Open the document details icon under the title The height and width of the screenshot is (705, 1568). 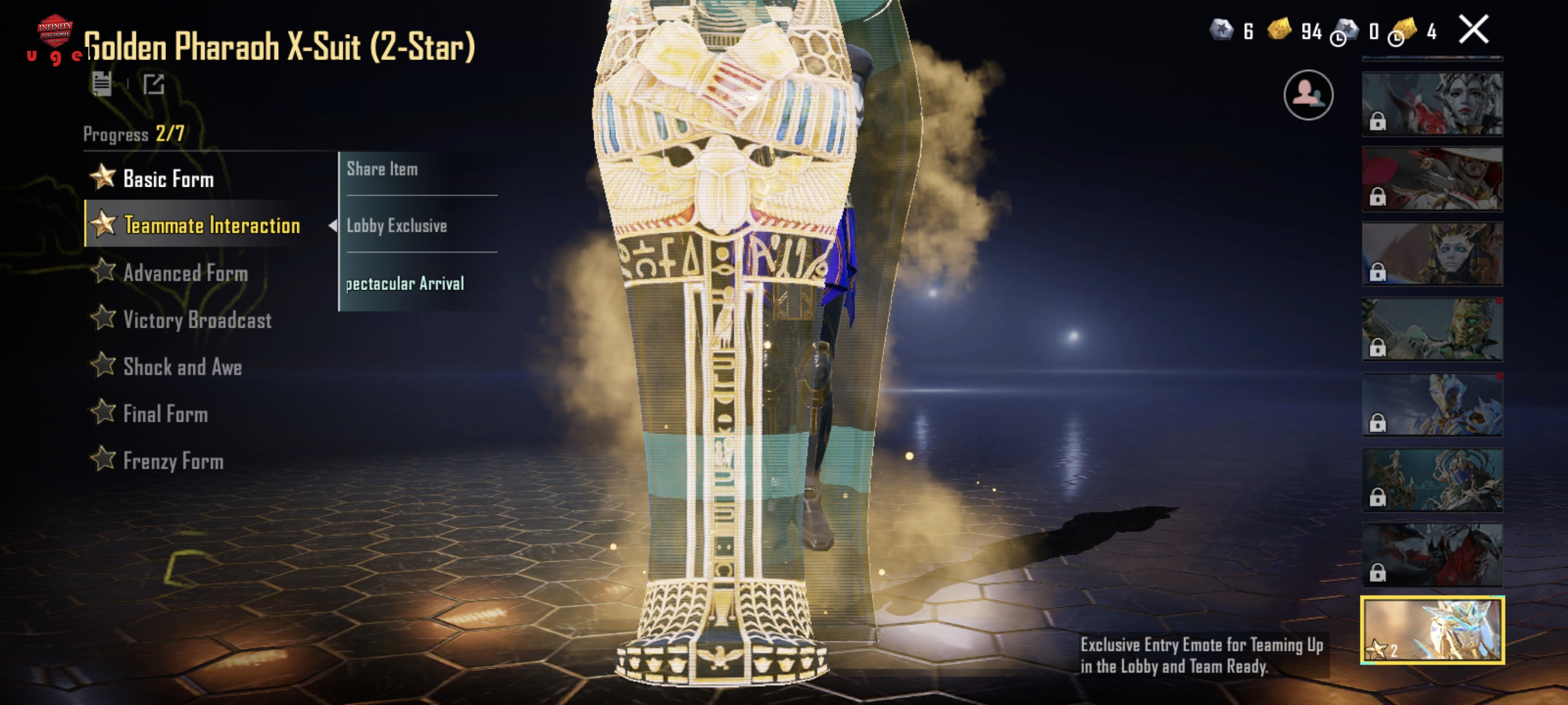coord(102,84)
